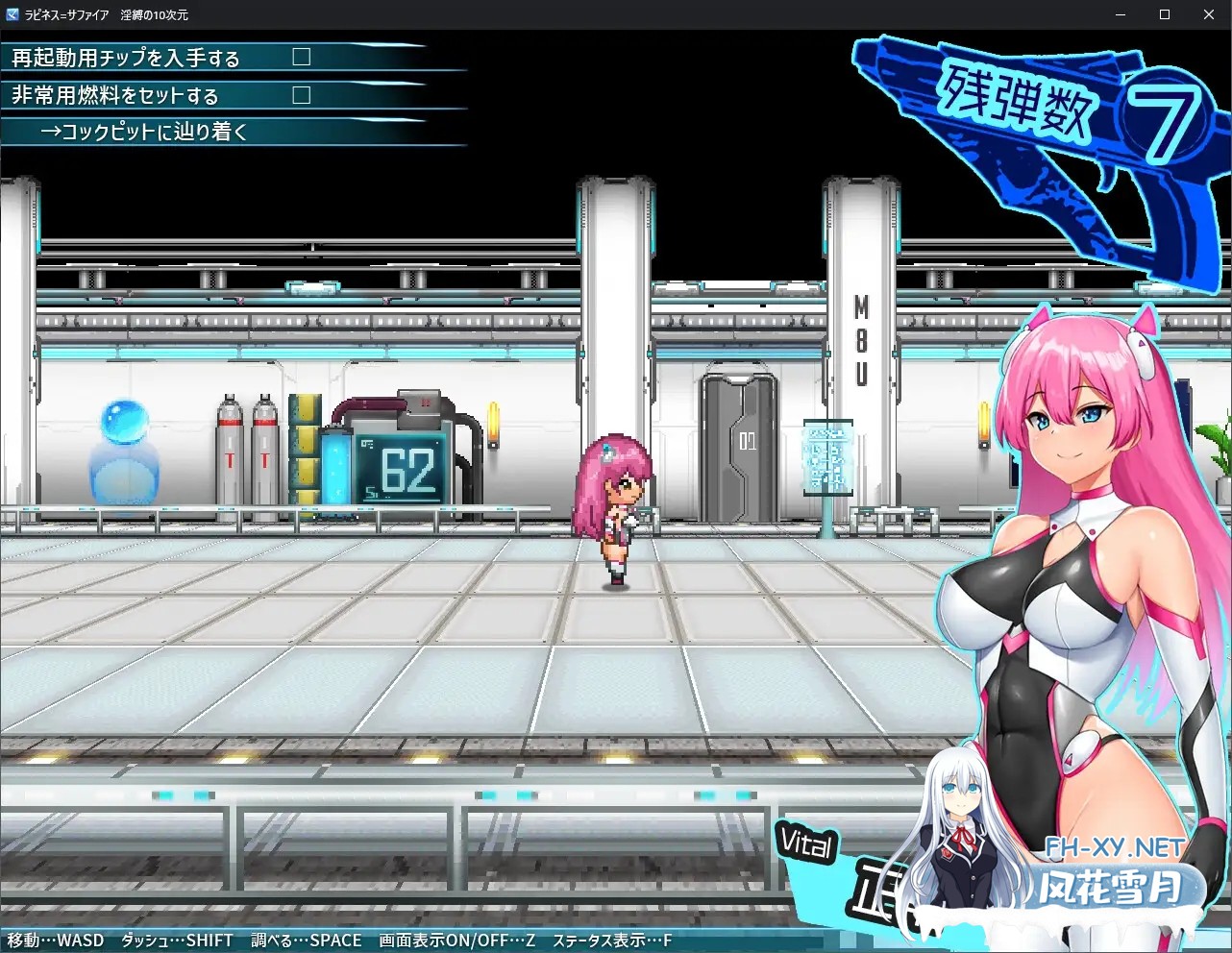Open the ステータス表示…F status display
Image resolution: width=1232 pixels, height=953 pixels.
(612, 941)
